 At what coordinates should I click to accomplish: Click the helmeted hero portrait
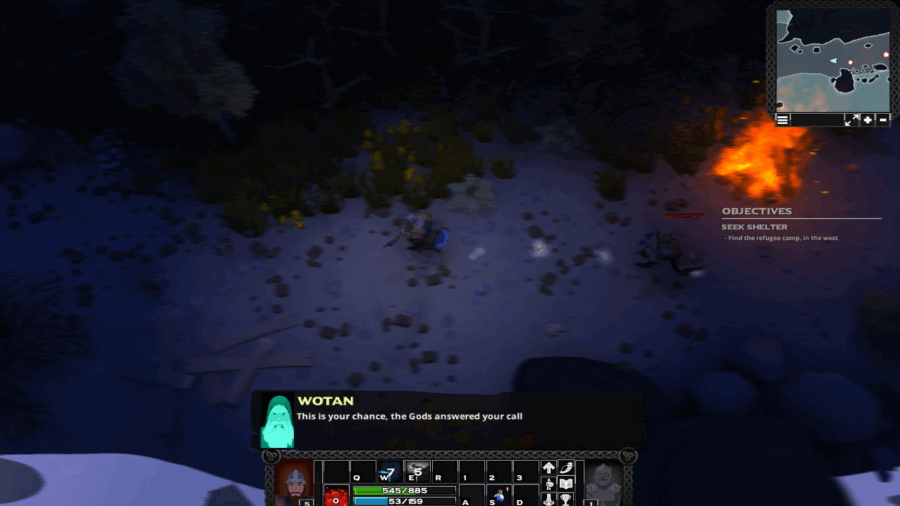[x=293, y=482]
